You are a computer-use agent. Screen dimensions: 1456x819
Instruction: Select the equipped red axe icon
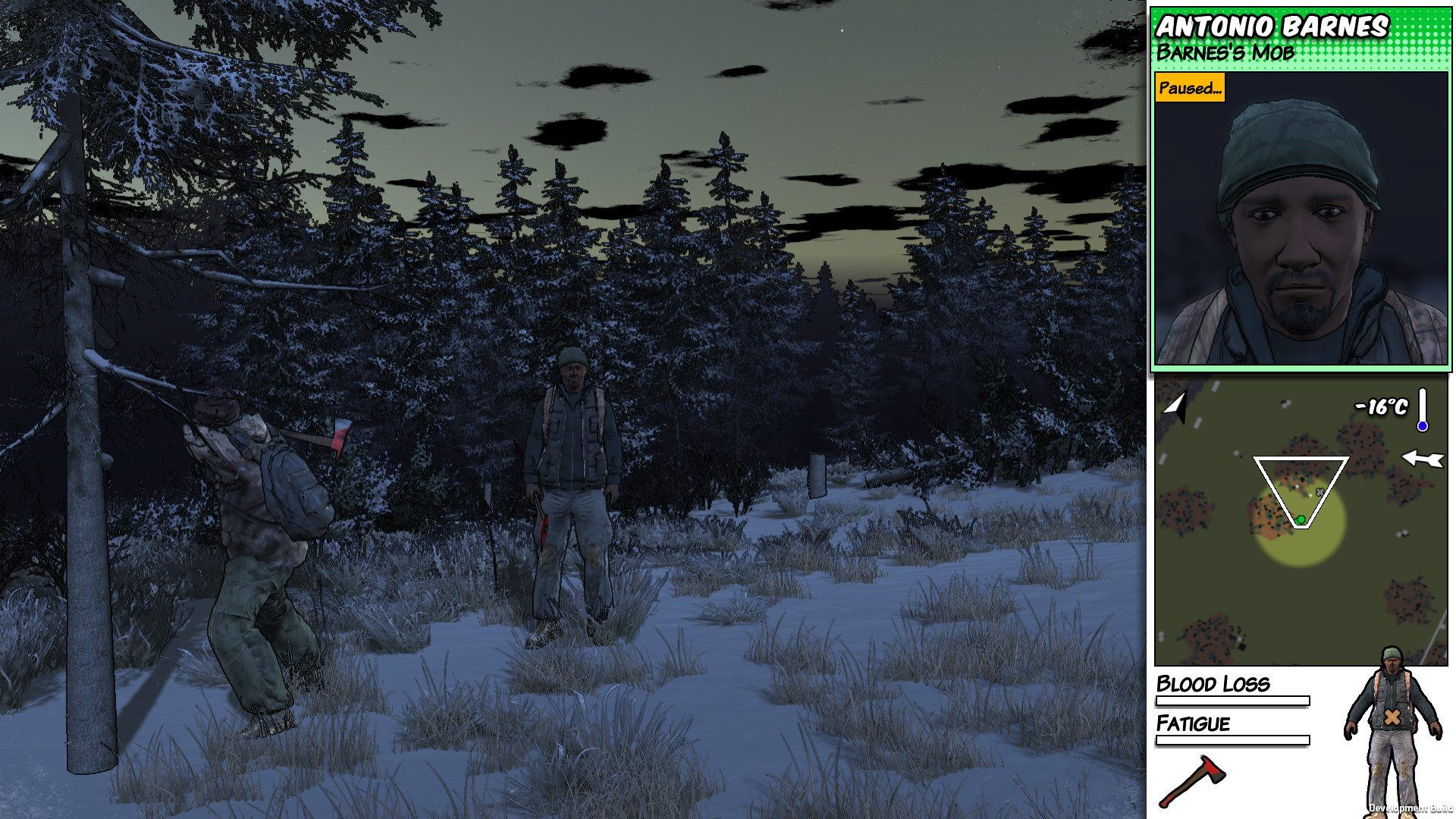[x=1192, y=780]
